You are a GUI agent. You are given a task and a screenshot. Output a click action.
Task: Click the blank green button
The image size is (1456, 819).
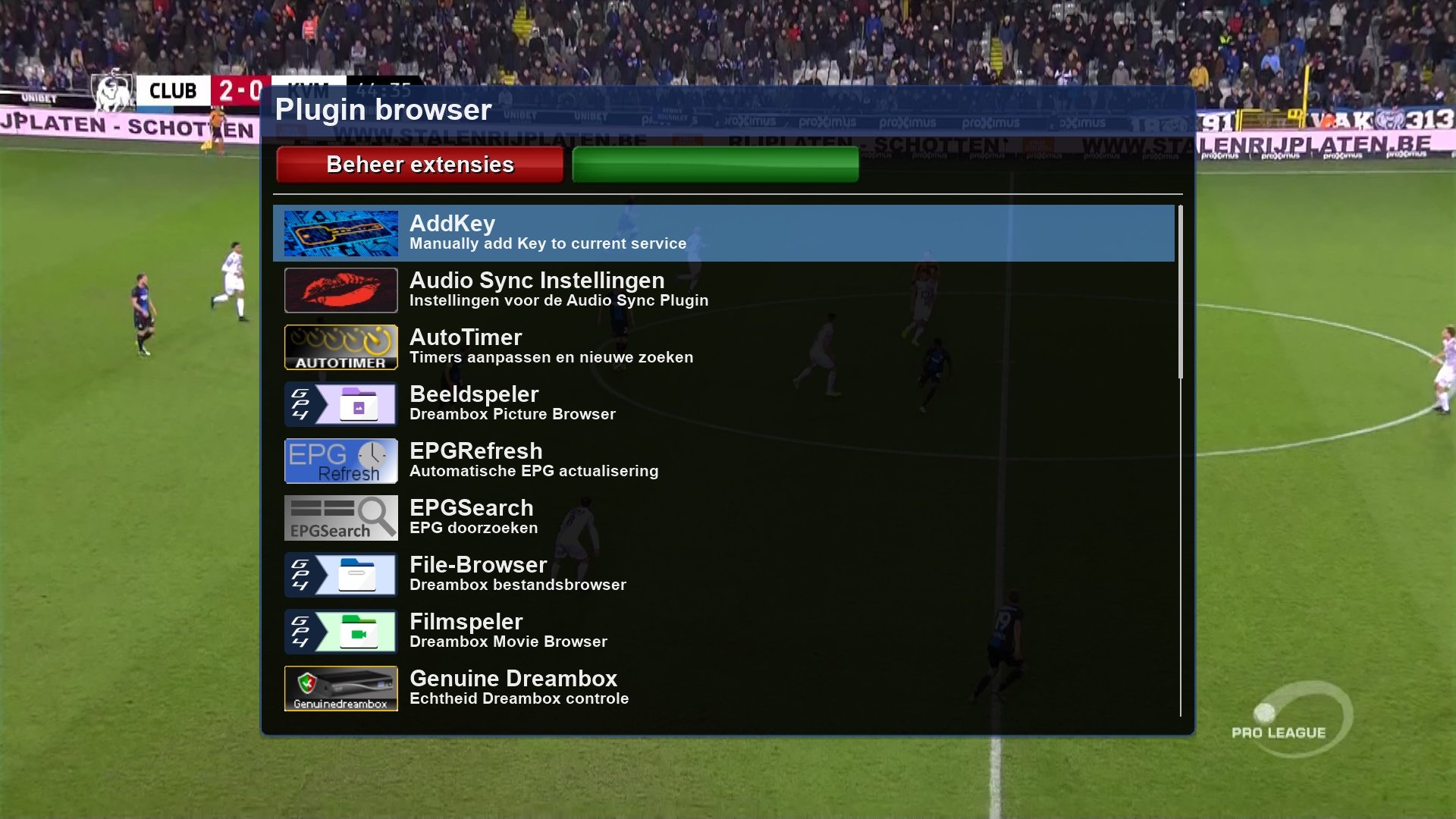coord(715,165)
